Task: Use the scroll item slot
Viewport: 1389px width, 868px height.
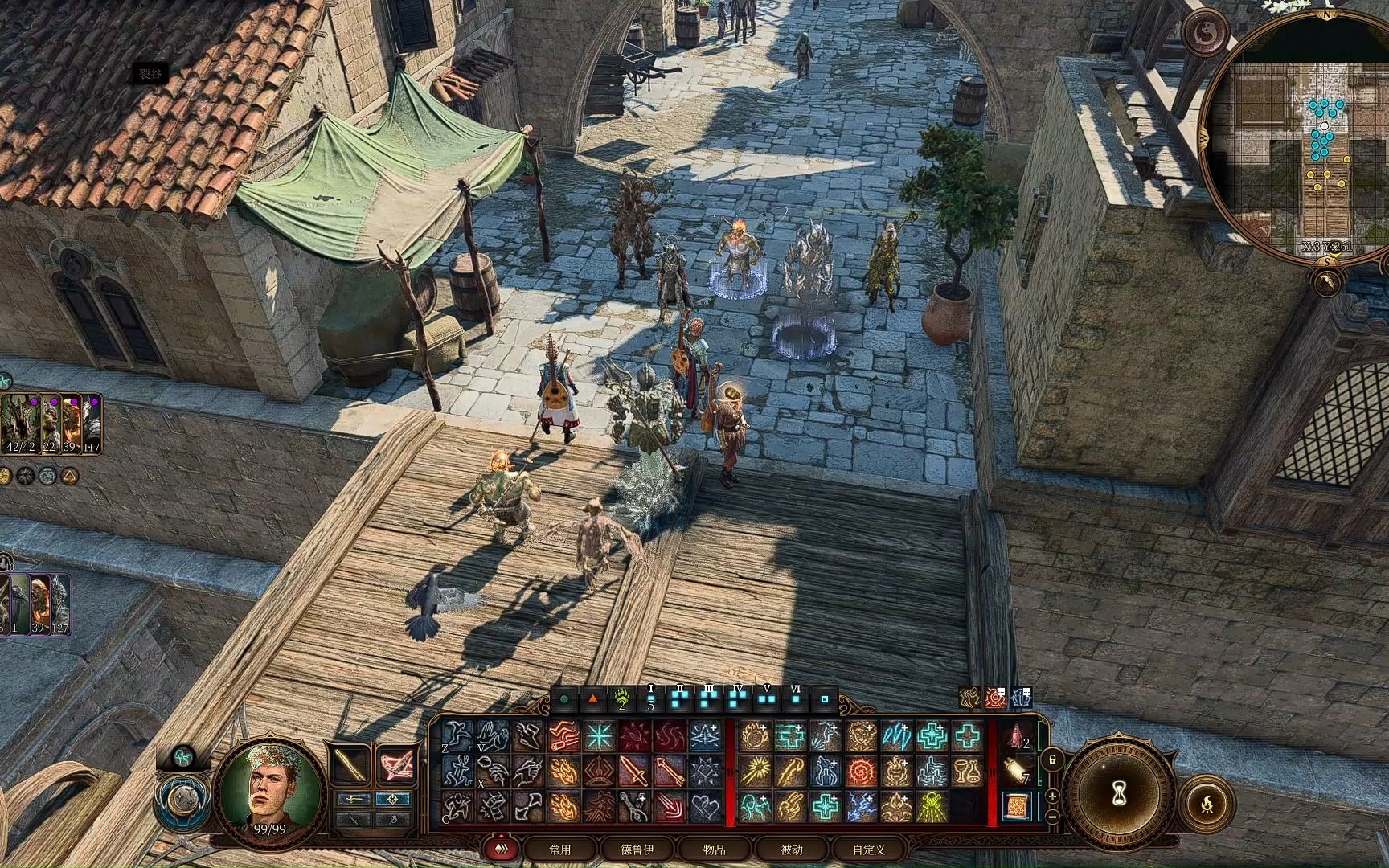Action: pyautogui.click(x=1017, y=806)
